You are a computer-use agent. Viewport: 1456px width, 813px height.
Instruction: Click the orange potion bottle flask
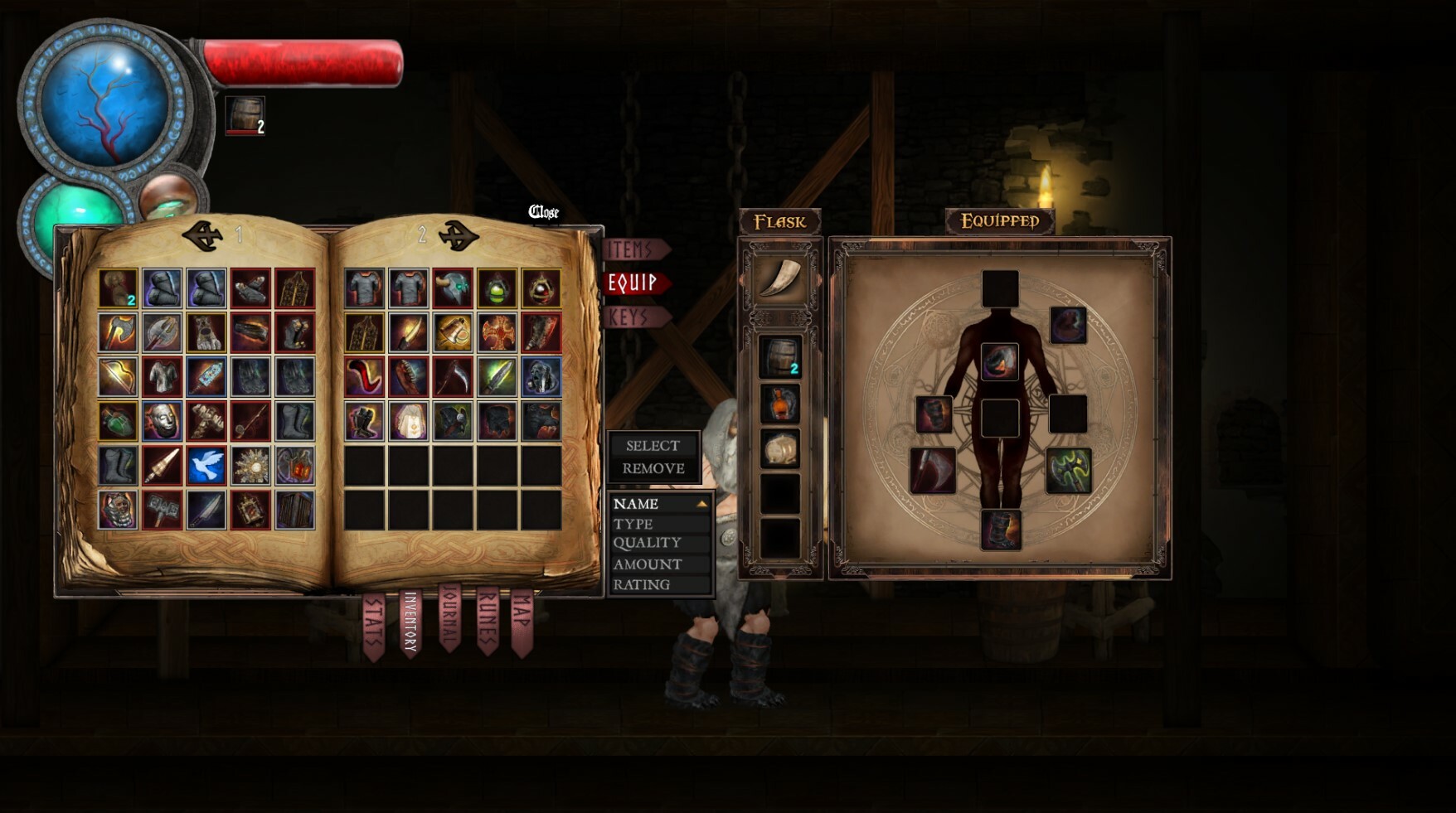coord(780,402)
